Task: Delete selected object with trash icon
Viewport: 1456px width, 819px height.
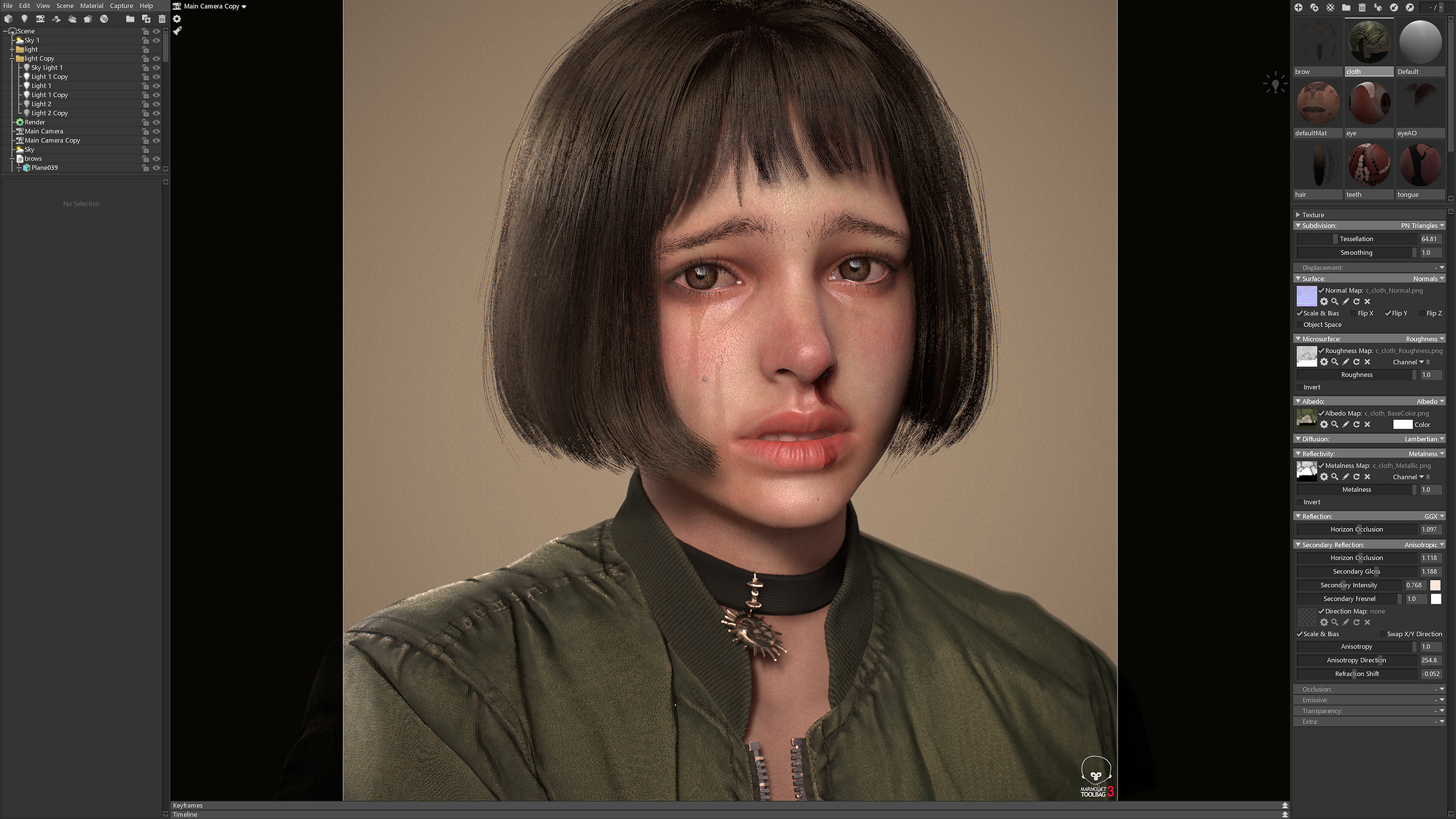Action: pyautogui.click(x=161, y=19)
